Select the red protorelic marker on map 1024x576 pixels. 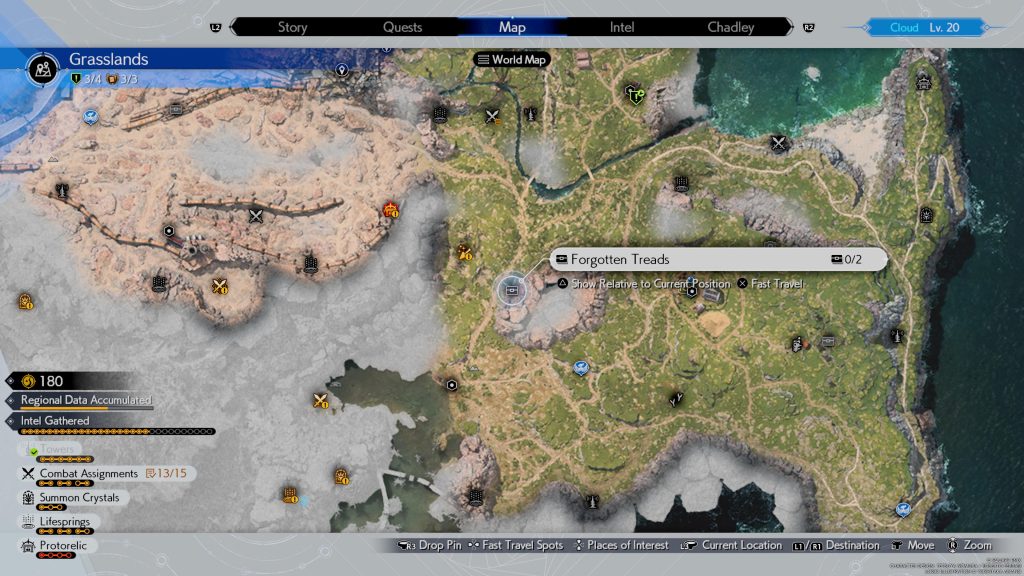[390, 209]
